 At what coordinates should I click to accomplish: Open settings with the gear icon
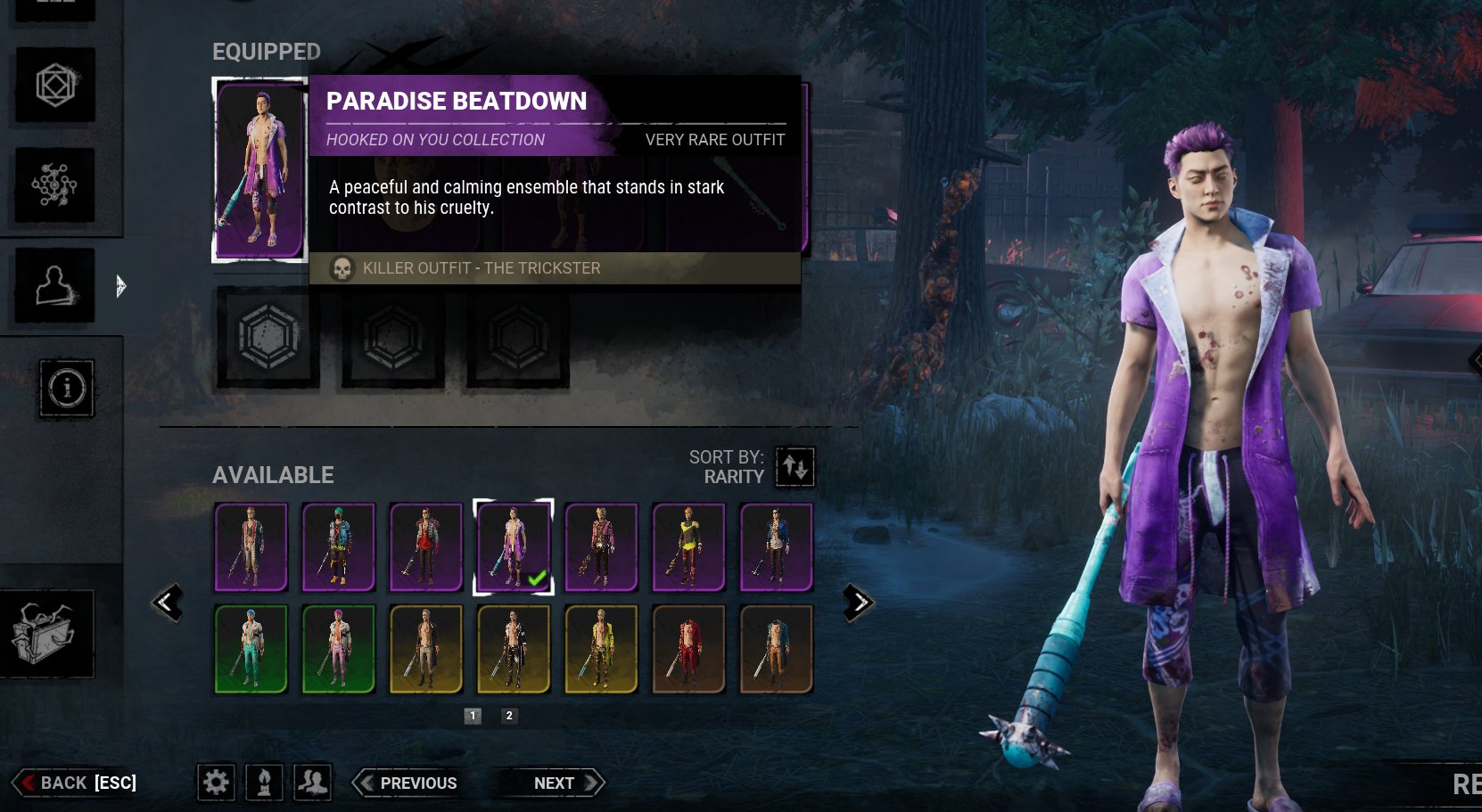coord(216,783)
